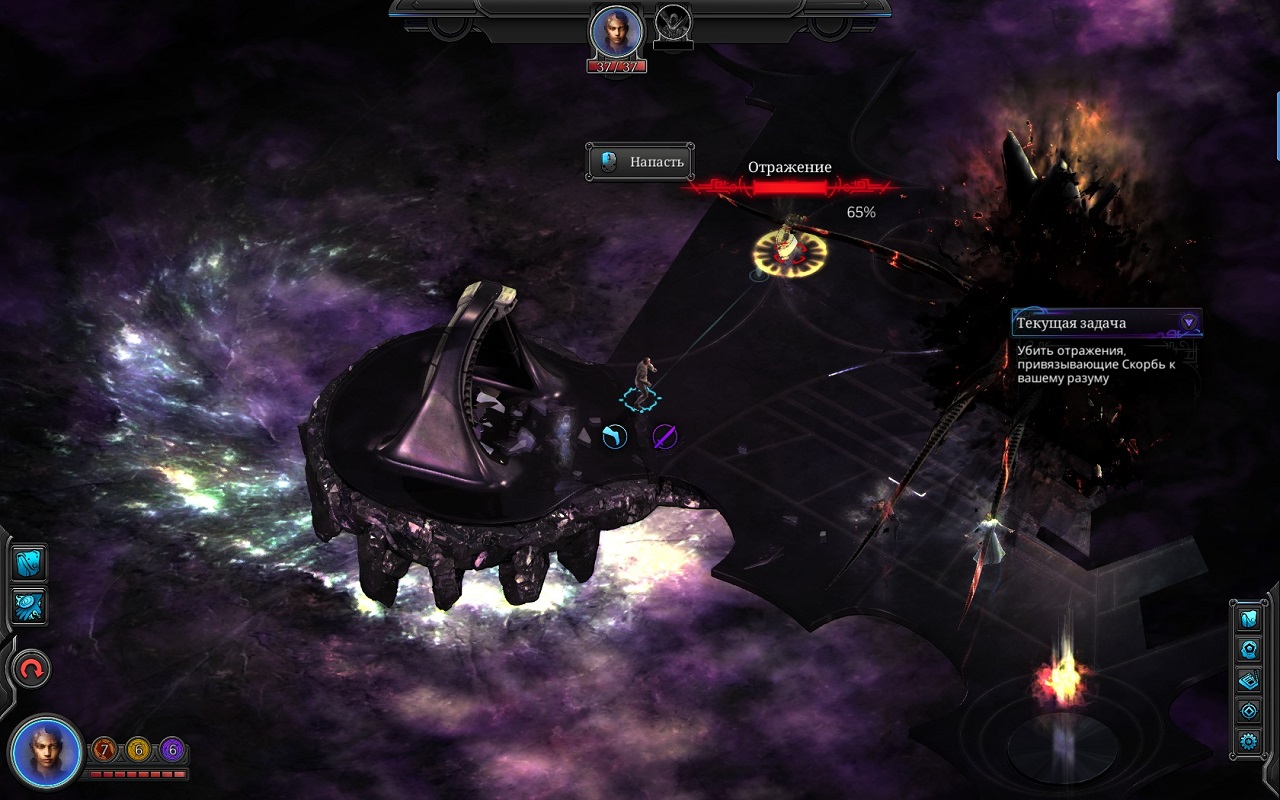Open the character sheet head icon

[1248, 650]
